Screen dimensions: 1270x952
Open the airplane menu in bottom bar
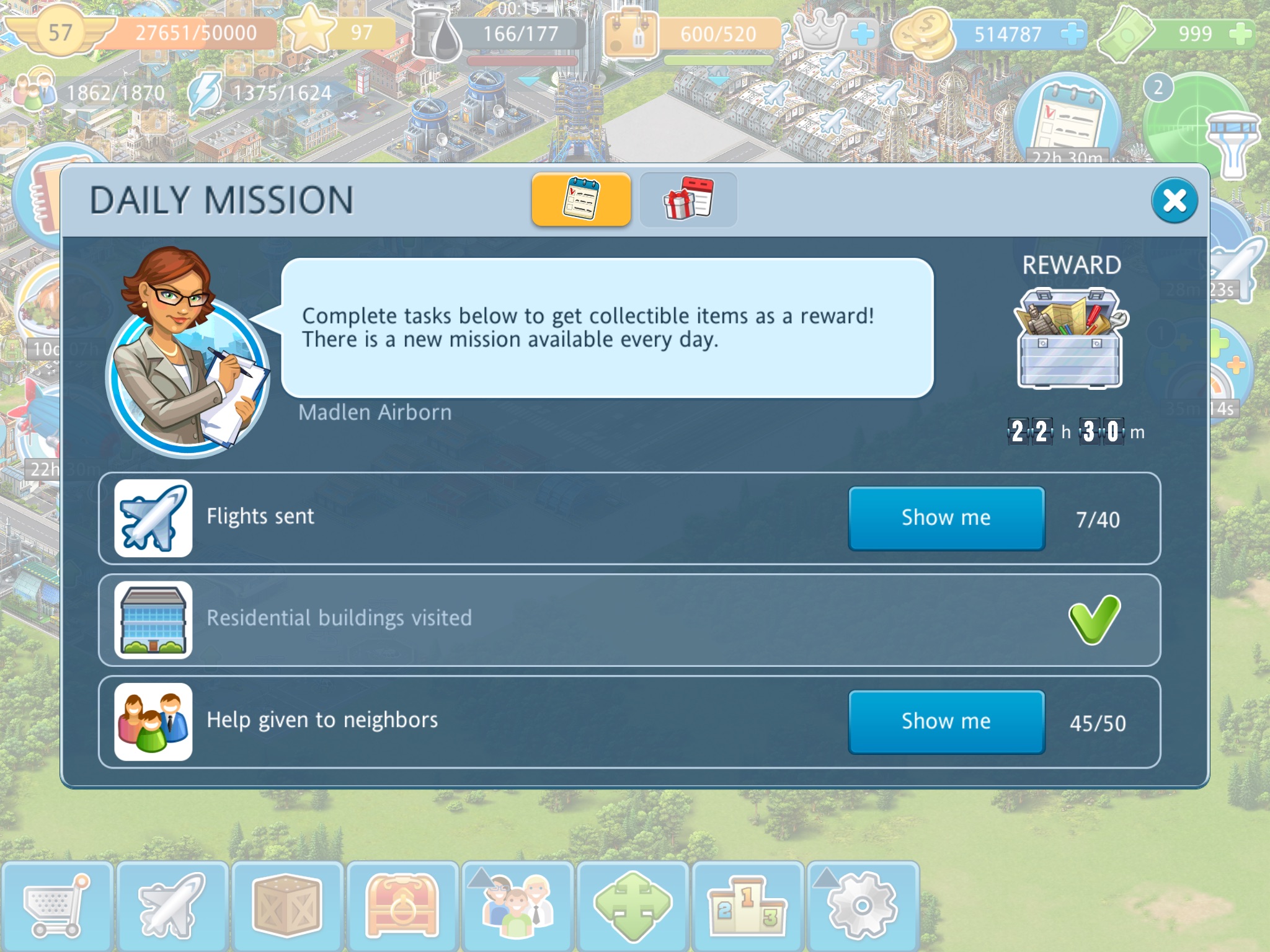[172, 906]
